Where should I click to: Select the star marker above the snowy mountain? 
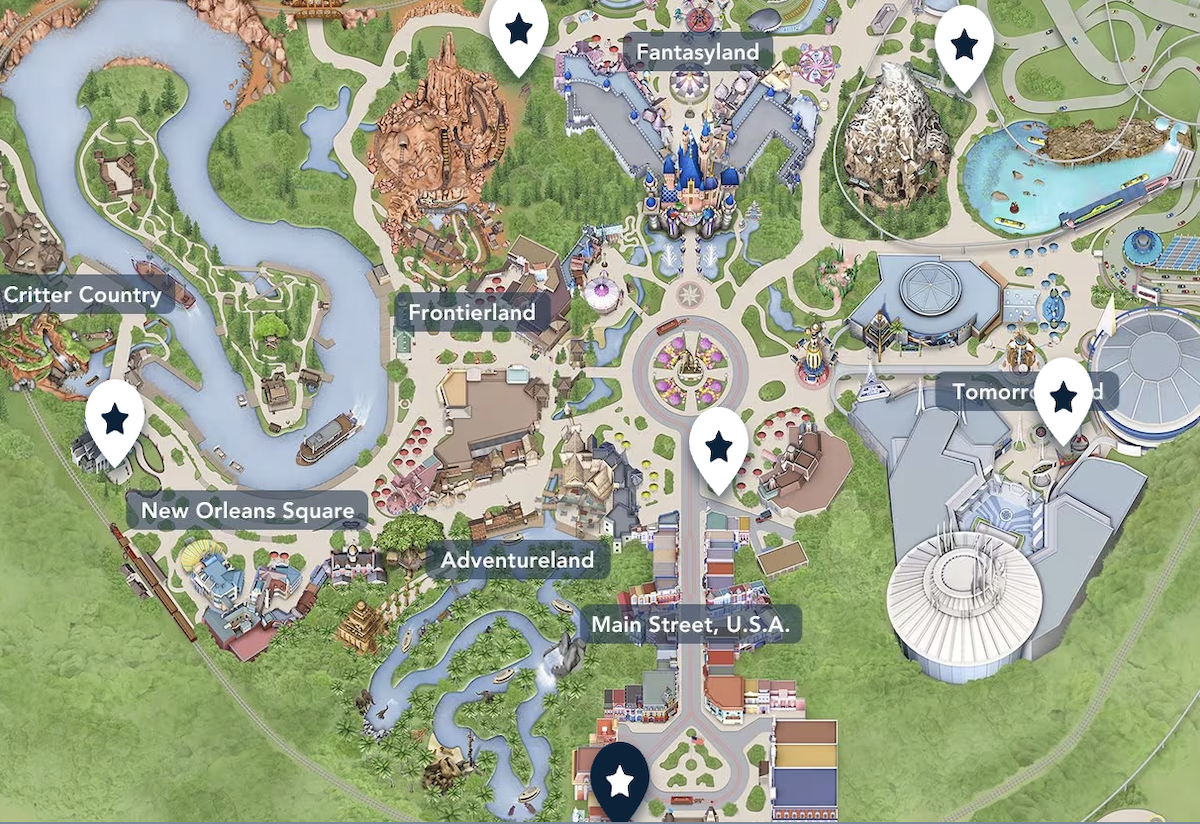tap(964, 44)
